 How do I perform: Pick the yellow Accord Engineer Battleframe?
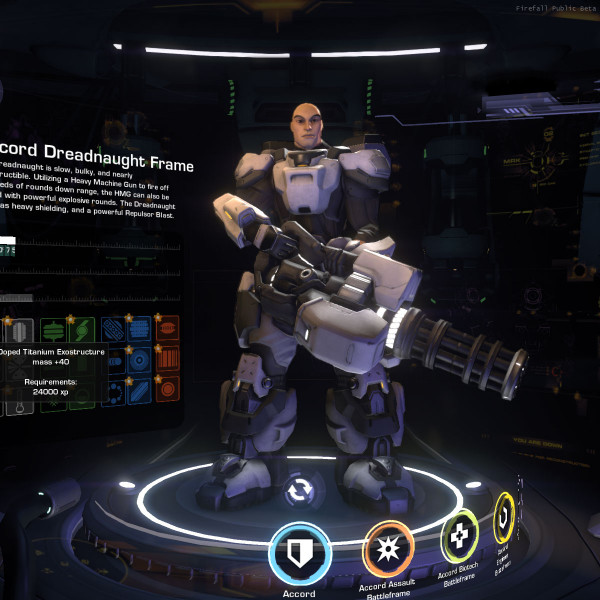[x=506, y=511]
